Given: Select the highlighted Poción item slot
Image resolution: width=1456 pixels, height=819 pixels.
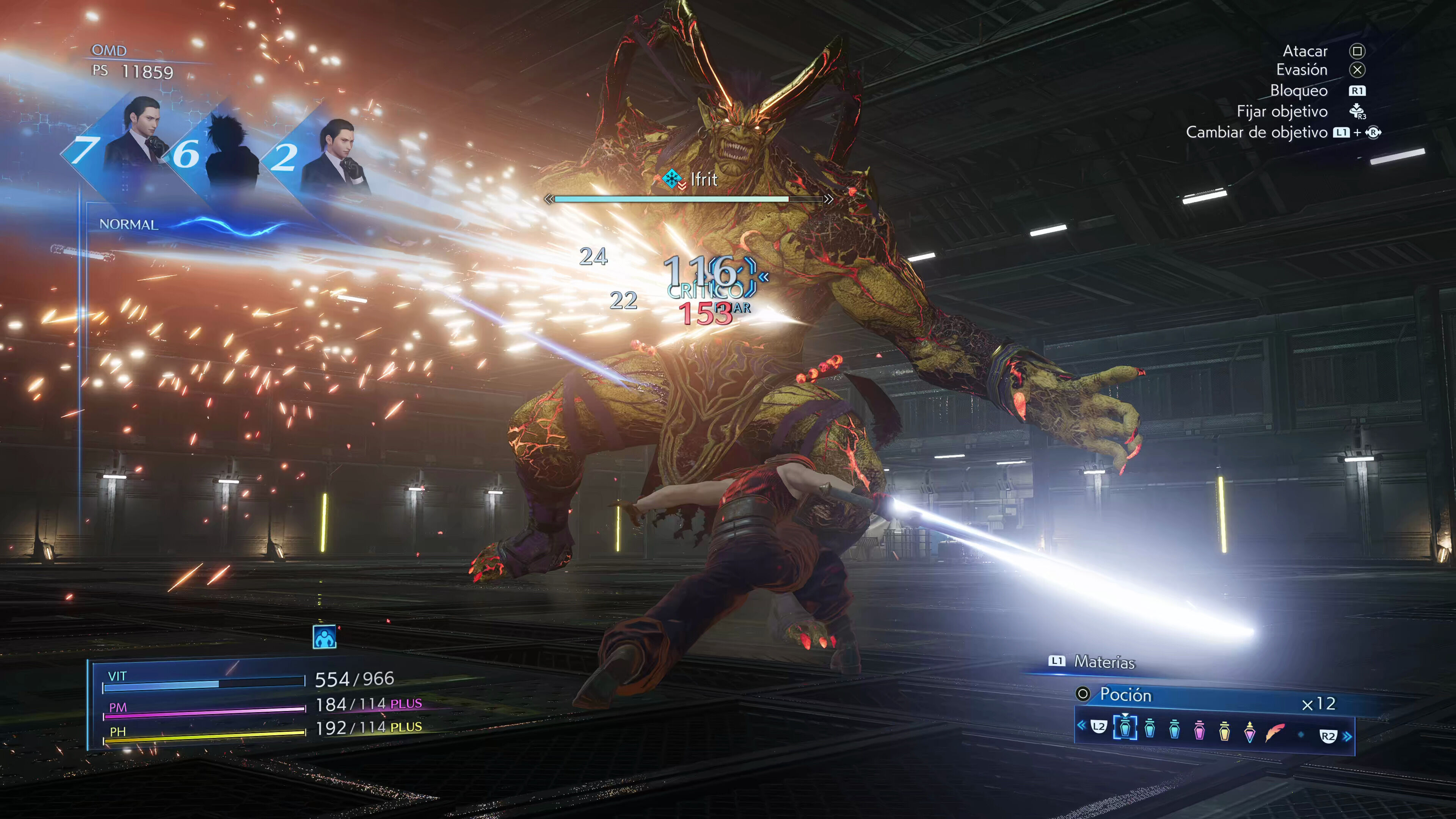Looking at the screenshot, I should click(x=1125, y=728).
